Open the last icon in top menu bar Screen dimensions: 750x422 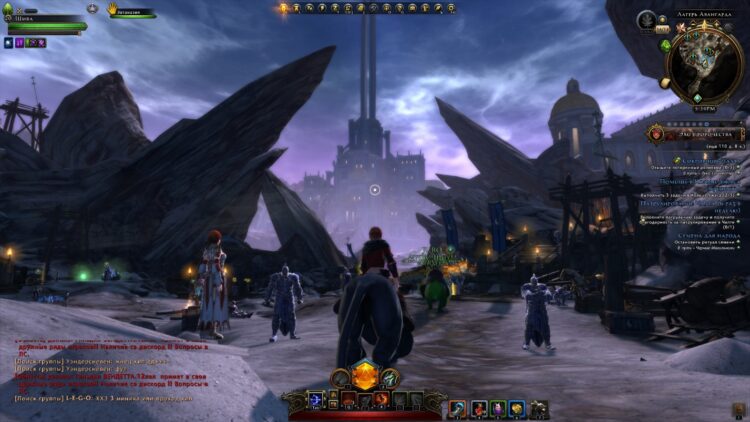coord(450,8)
